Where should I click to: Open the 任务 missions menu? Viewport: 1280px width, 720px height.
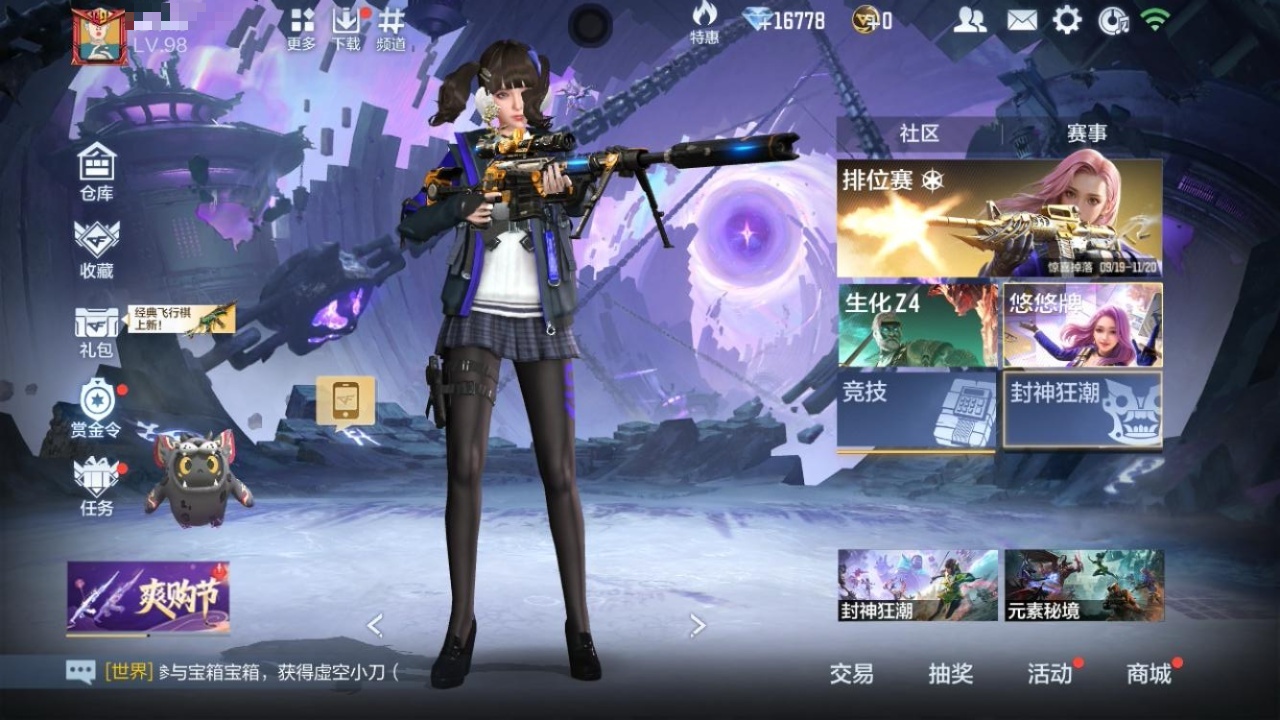[97, 487]
